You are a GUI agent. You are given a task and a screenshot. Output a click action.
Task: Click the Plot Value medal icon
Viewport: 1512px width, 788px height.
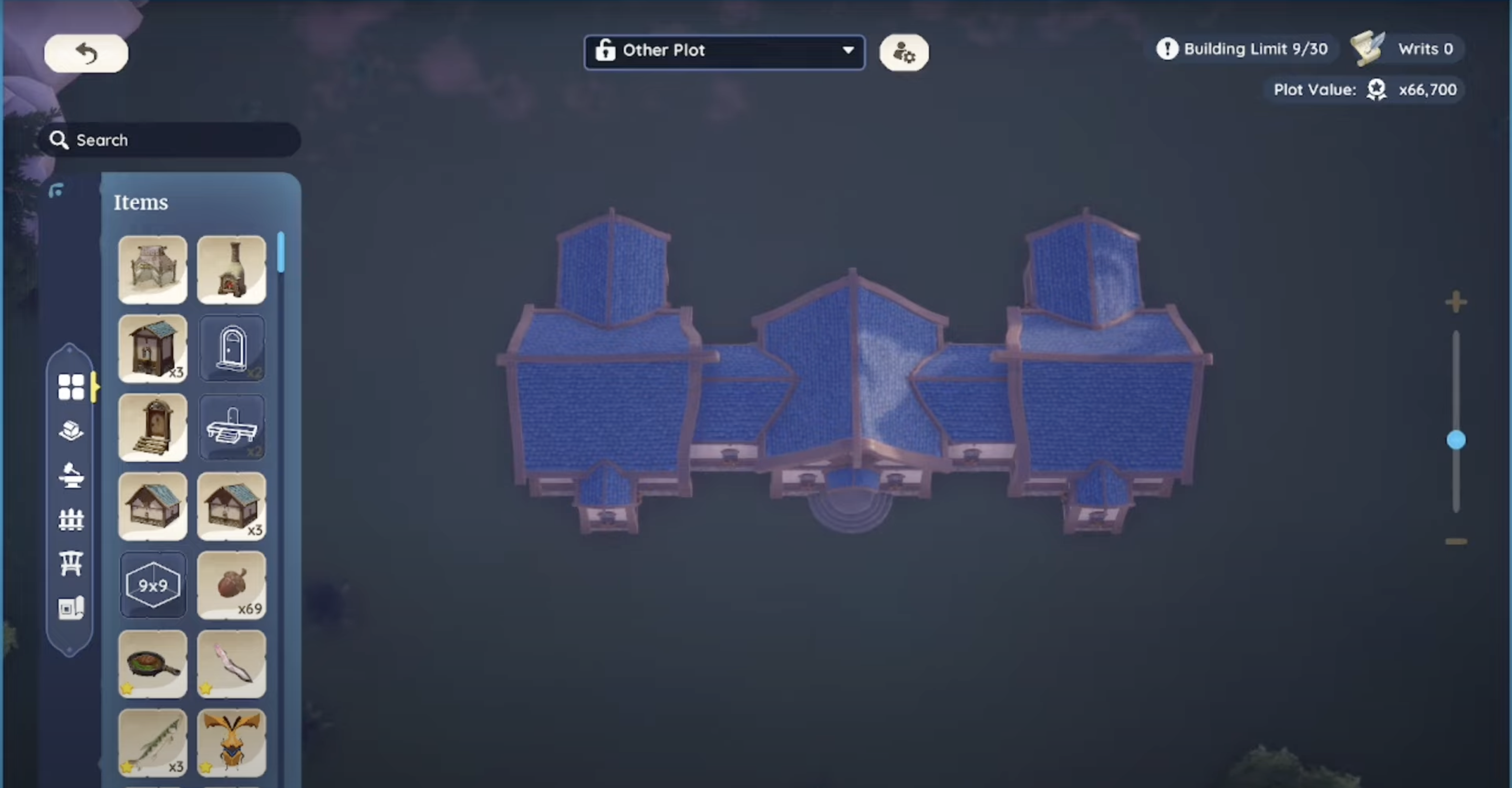pos(1376,89)
